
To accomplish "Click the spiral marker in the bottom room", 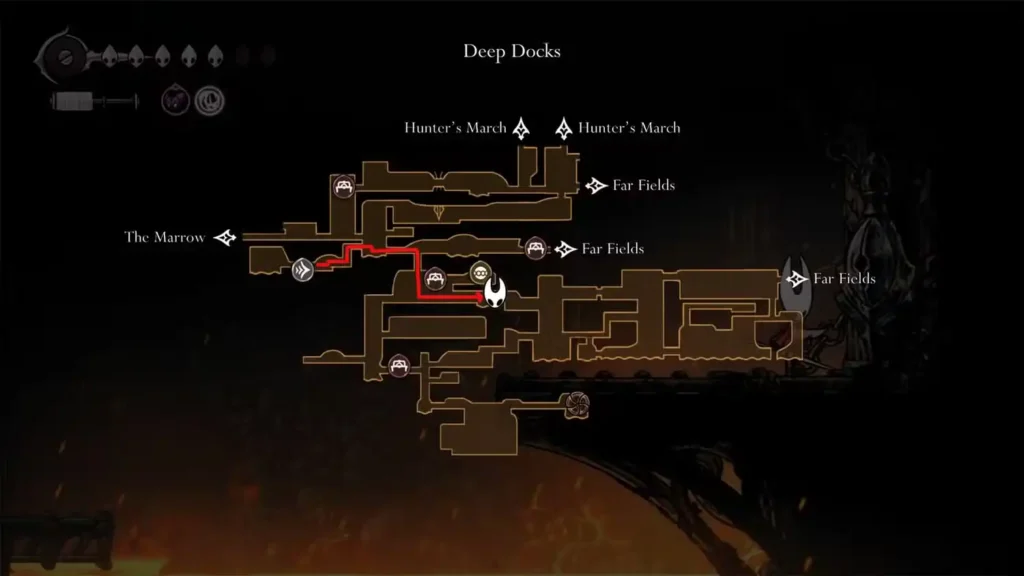I will (x=577, y=403).
